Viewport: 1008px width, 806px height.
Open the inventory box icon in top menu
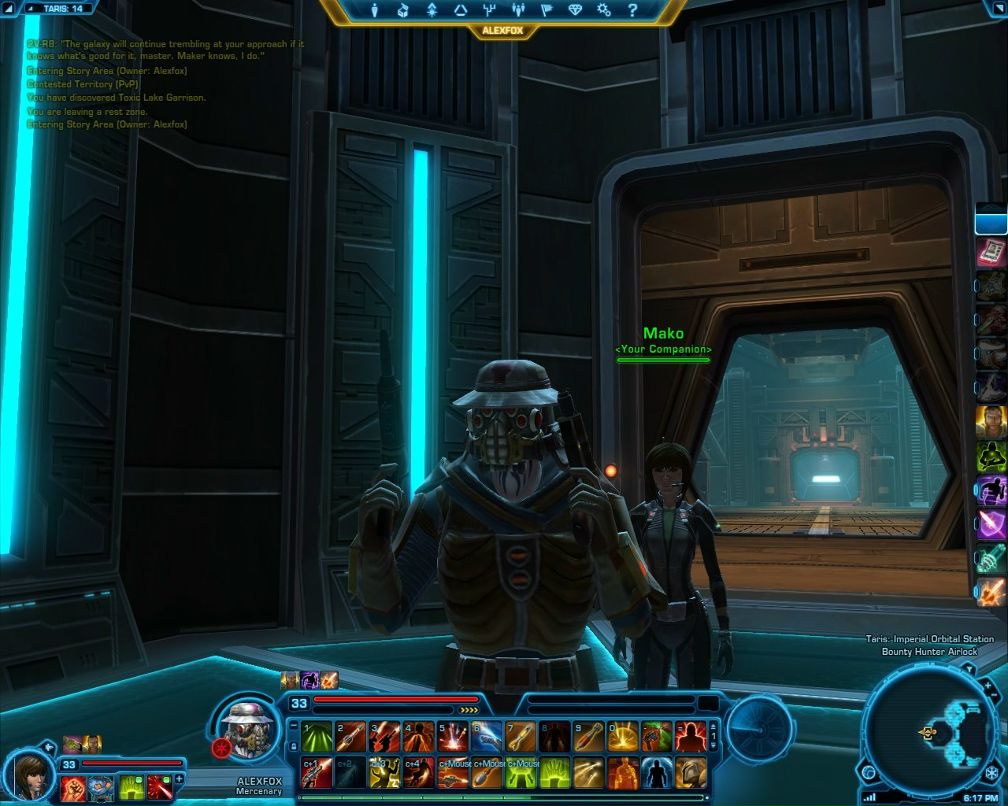pyautogui.click(x=402, y=11)
